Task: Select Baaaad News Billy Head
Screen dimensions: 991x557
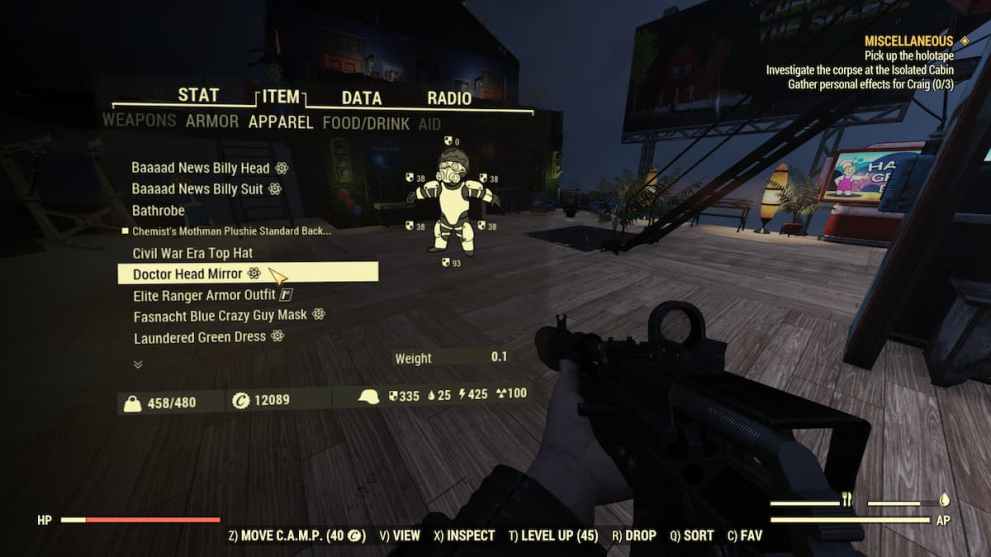Action: [201, 168]
